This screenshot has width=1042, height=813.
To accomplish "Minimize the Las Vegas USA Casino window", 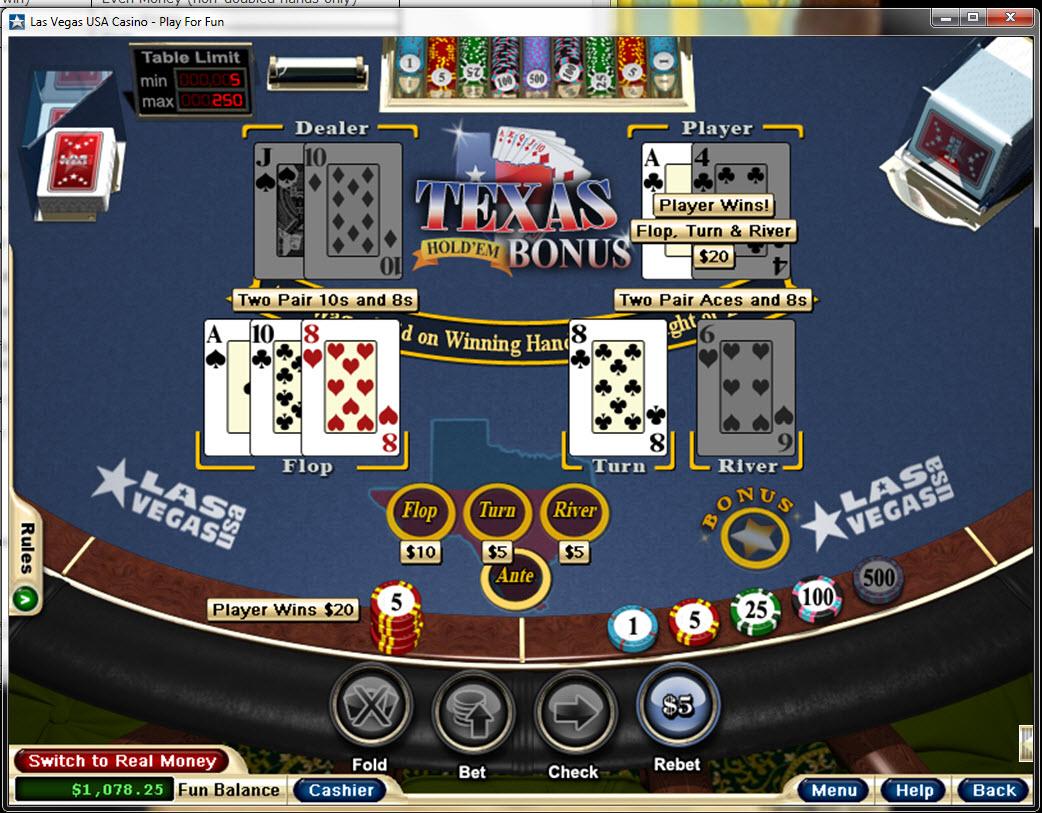I will [x=945, y=17].
